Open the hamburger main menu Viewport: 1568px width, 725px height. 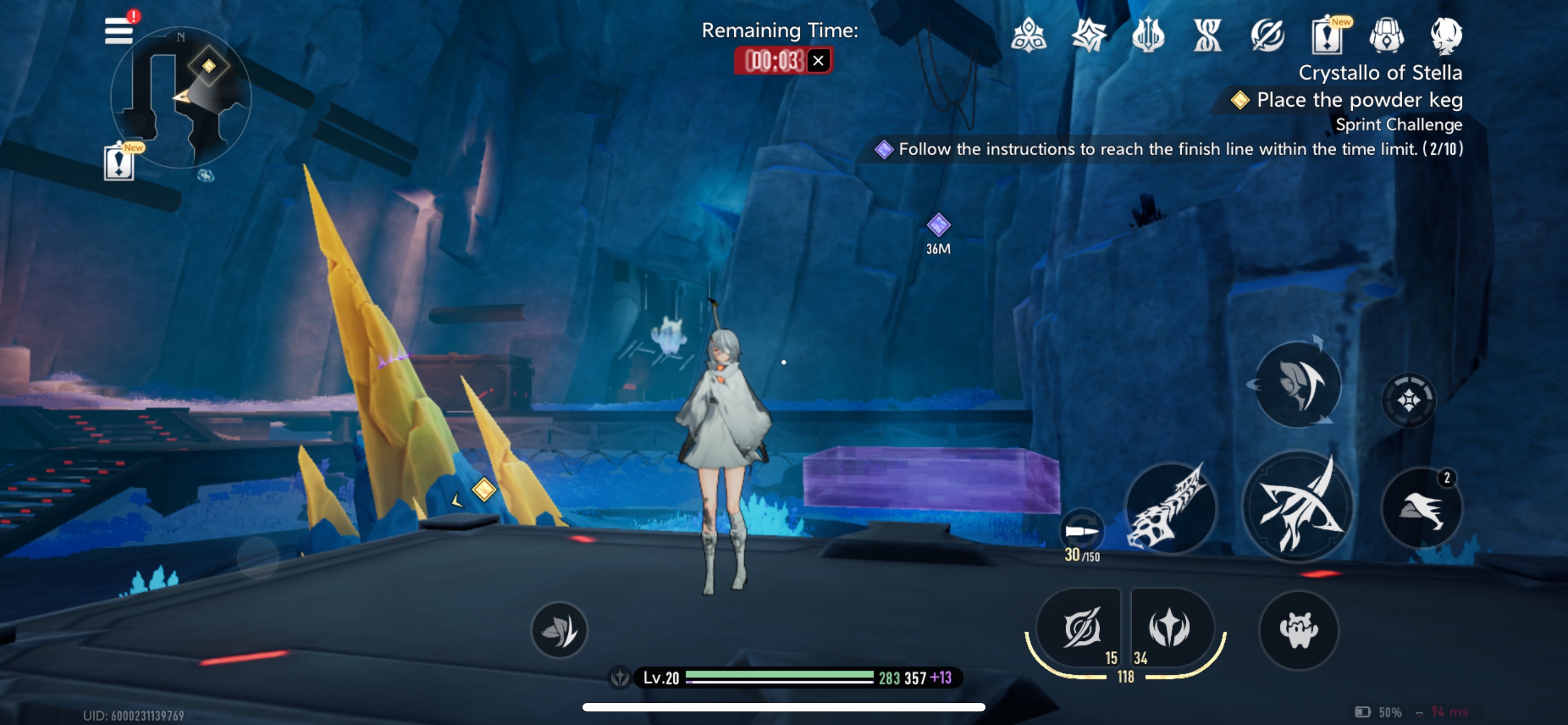(x=119, y=30)
